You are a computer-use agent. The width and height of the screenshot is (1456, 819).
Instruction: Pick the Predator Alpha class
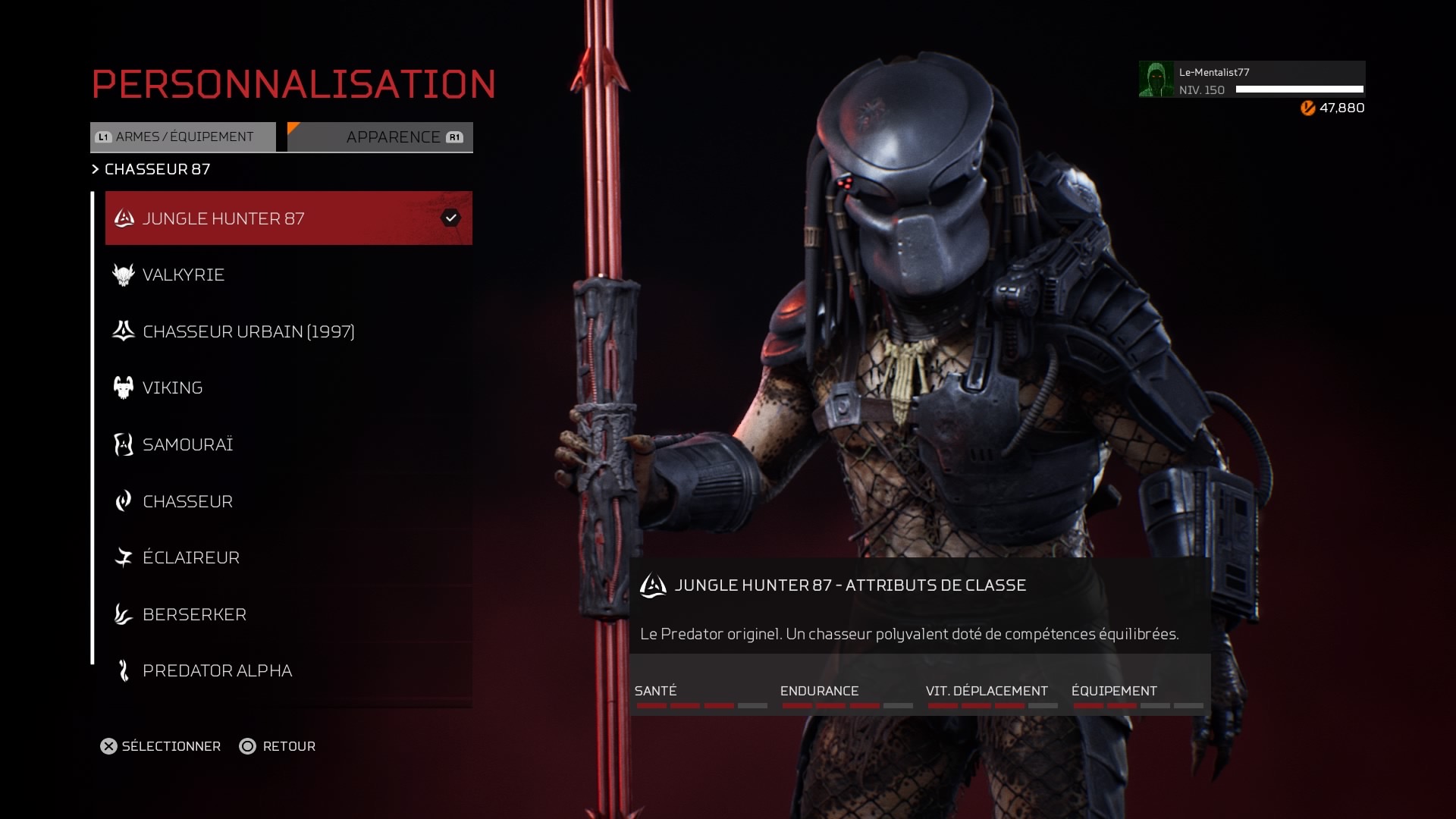coord(288,670)
